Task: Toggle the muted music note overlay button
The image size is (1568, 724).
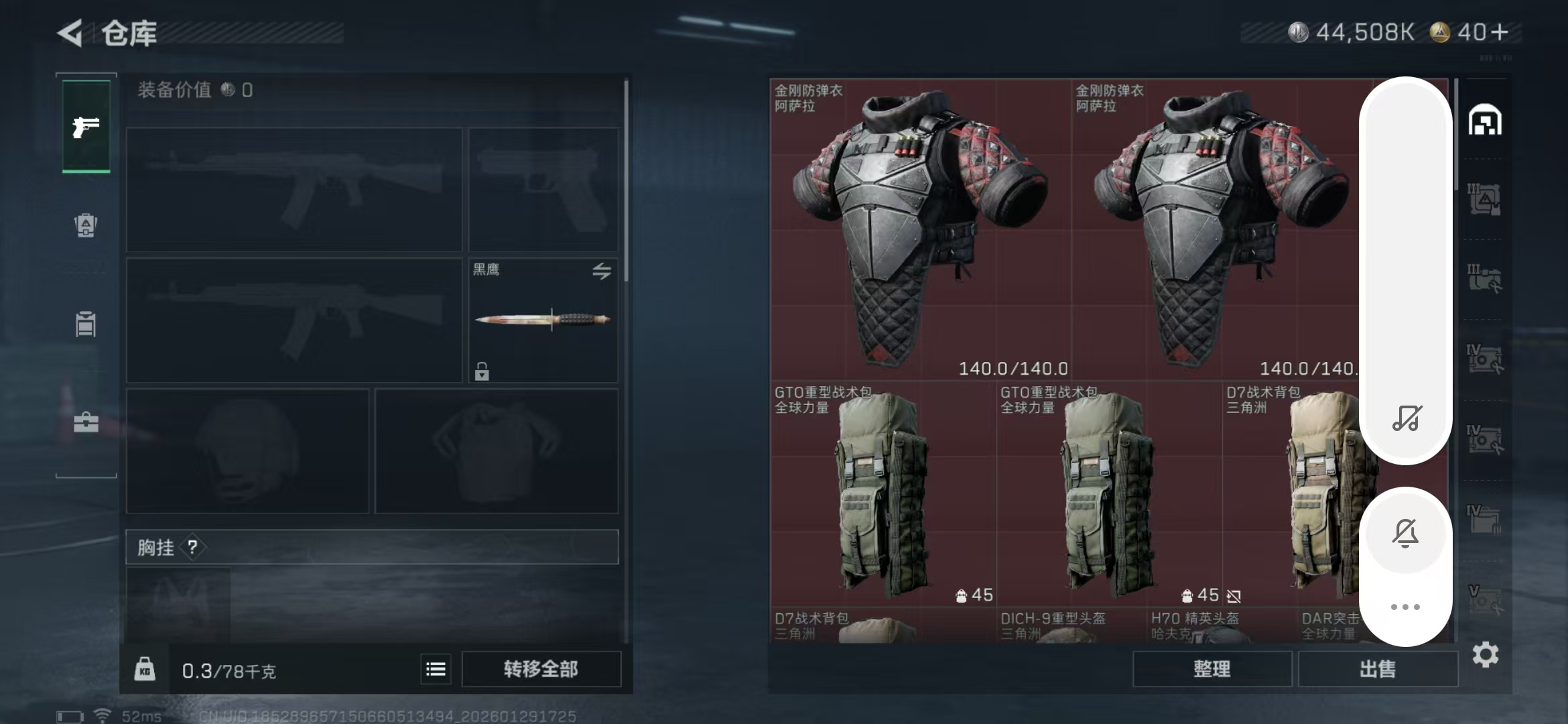Action: pyautogui.click(x=1406, y=418)
